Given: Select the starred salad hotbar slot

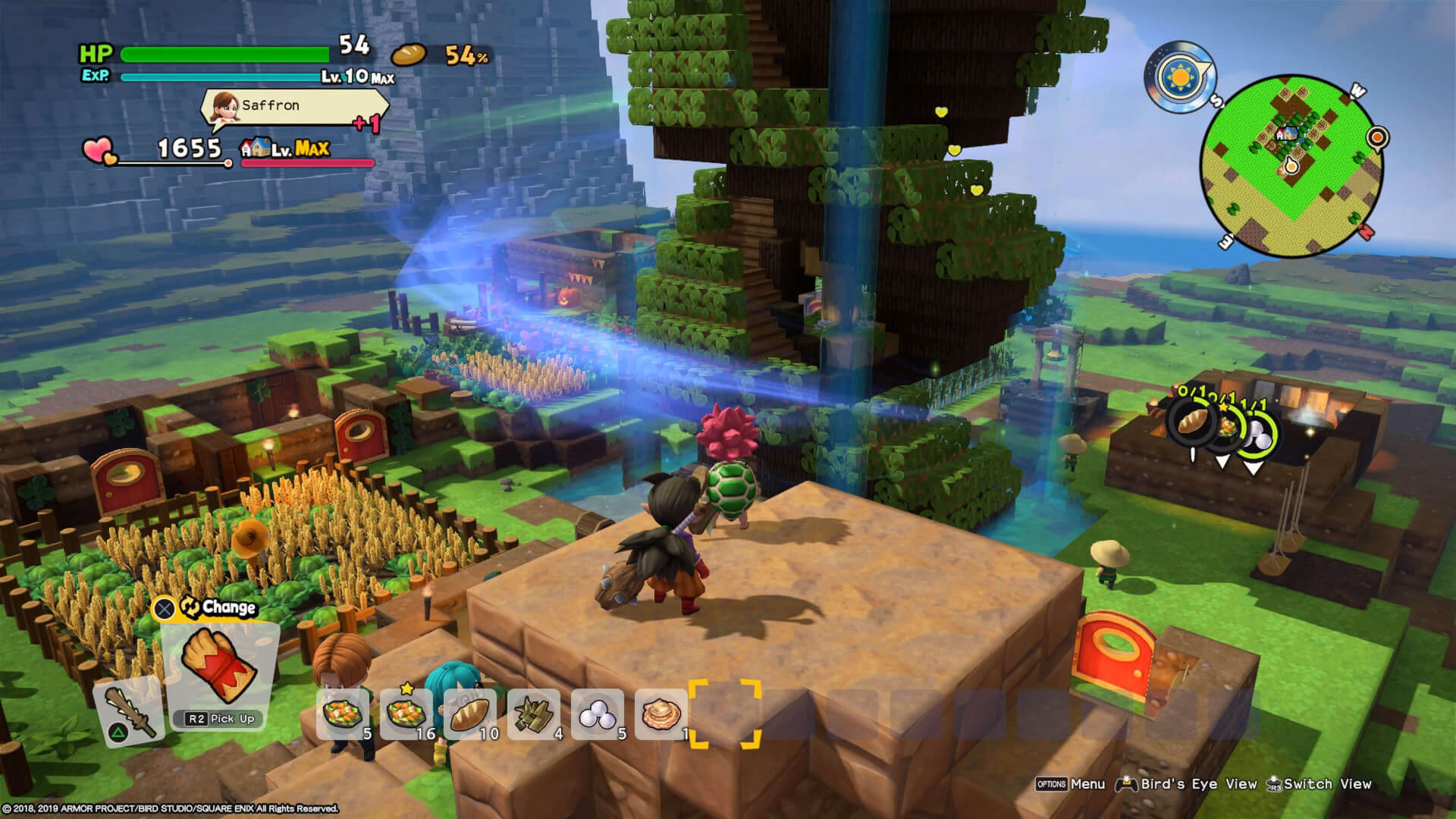Looking at the screenshot, I should coord(406,714).
